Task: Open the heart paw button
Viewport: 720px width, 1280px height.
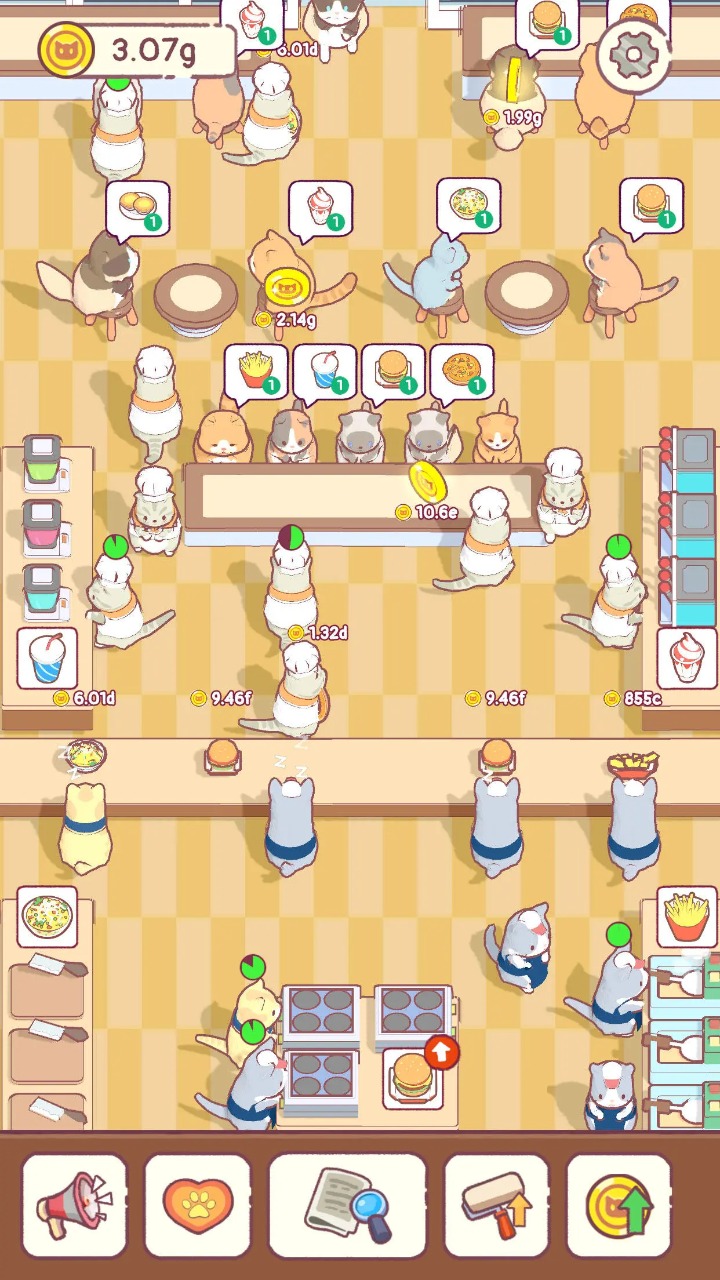Action: [x=198, y=1205]
